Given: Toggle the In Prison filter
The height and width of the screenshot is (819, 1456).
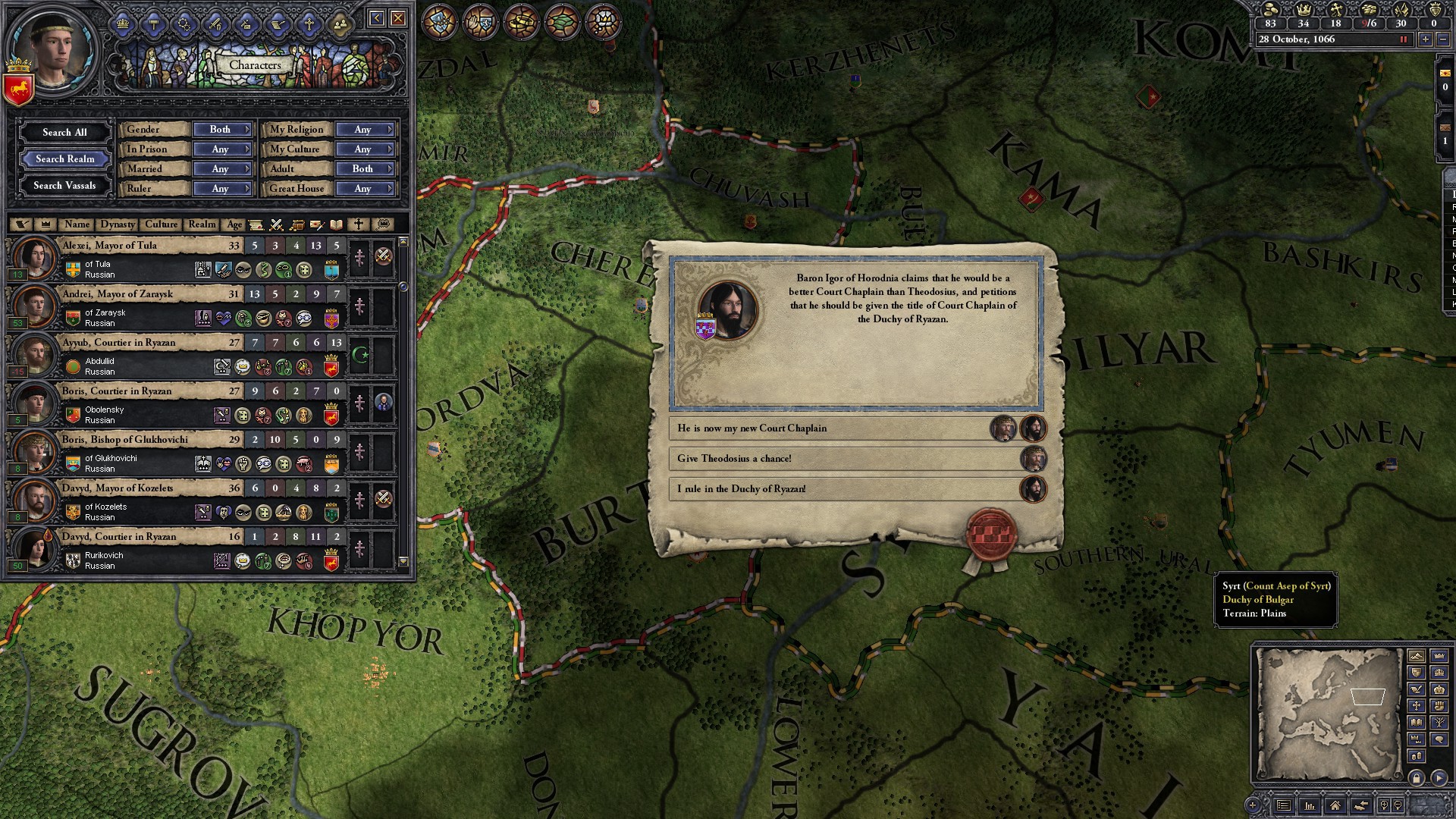Looking at the screenshot, I should (221, 149).
